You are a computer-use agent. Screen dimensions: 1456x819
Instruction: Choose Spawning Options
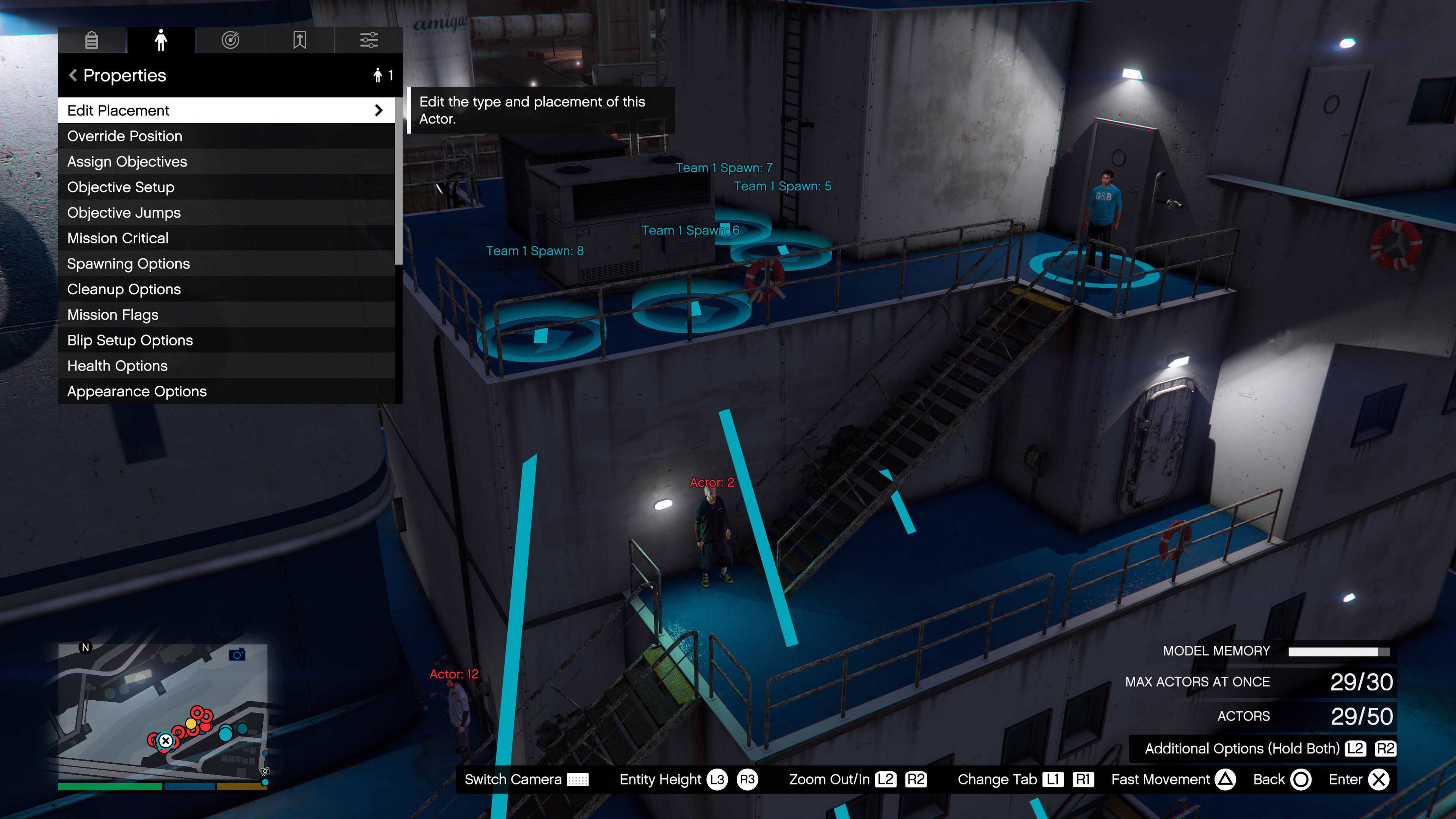(x=226, y=264)
